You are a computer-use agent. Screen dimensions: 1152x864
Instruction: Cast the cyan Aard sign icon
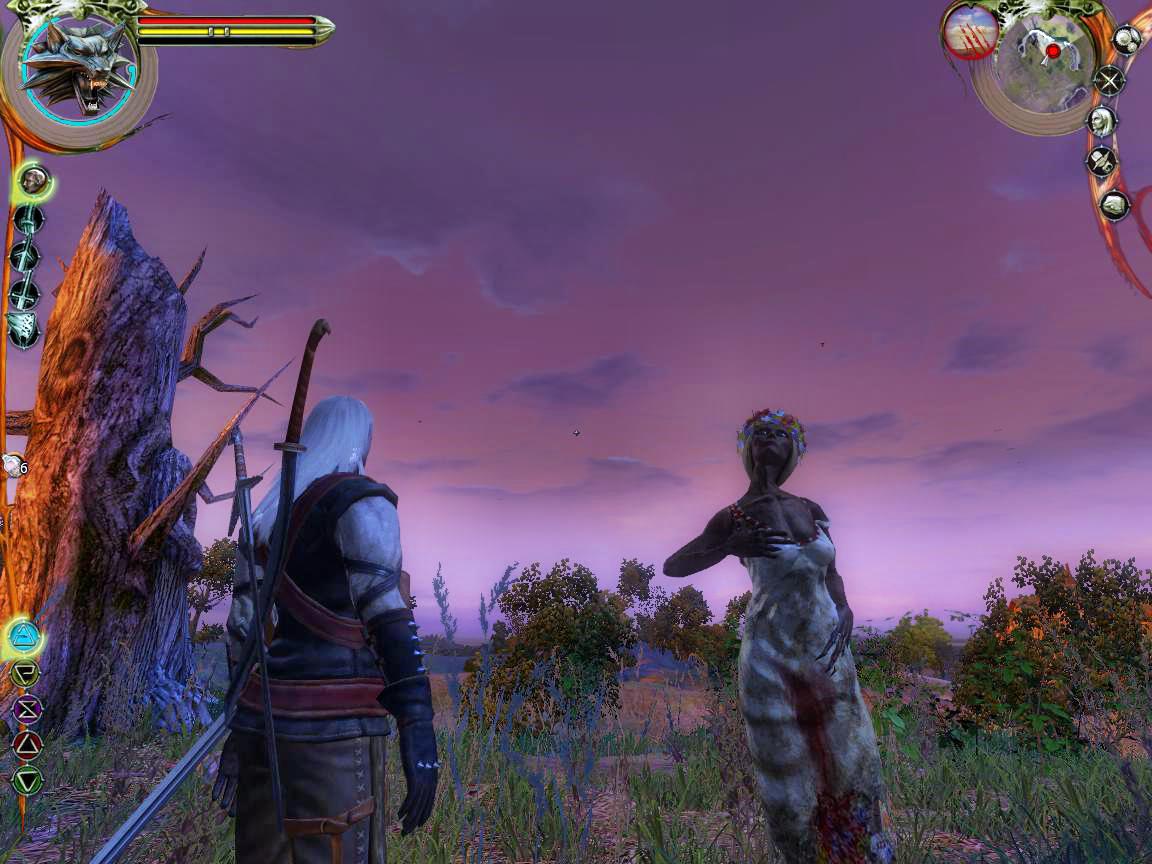coord(23,635)
